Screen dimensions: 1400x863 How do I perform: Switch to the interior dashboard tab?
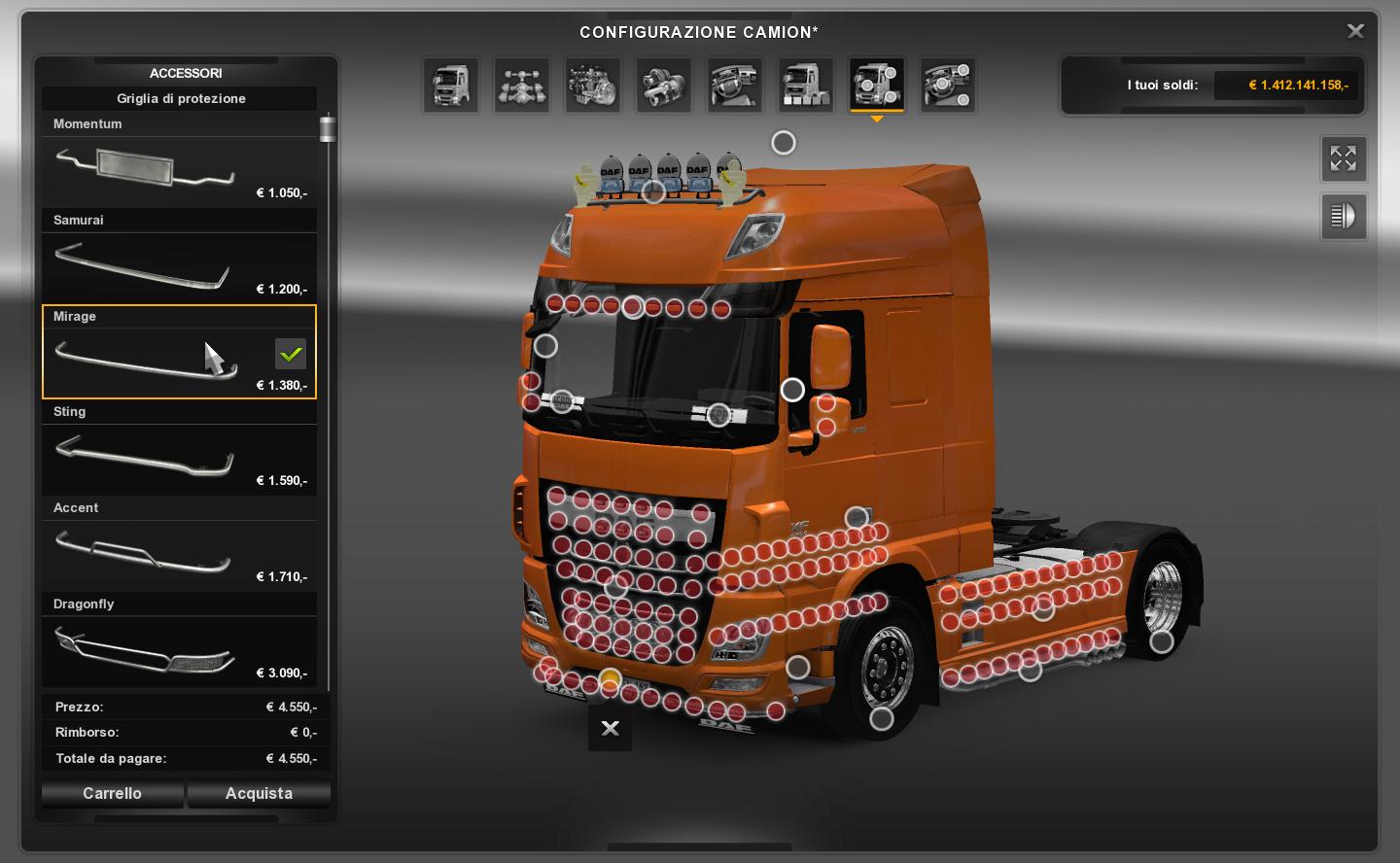(x=734, y=85)
